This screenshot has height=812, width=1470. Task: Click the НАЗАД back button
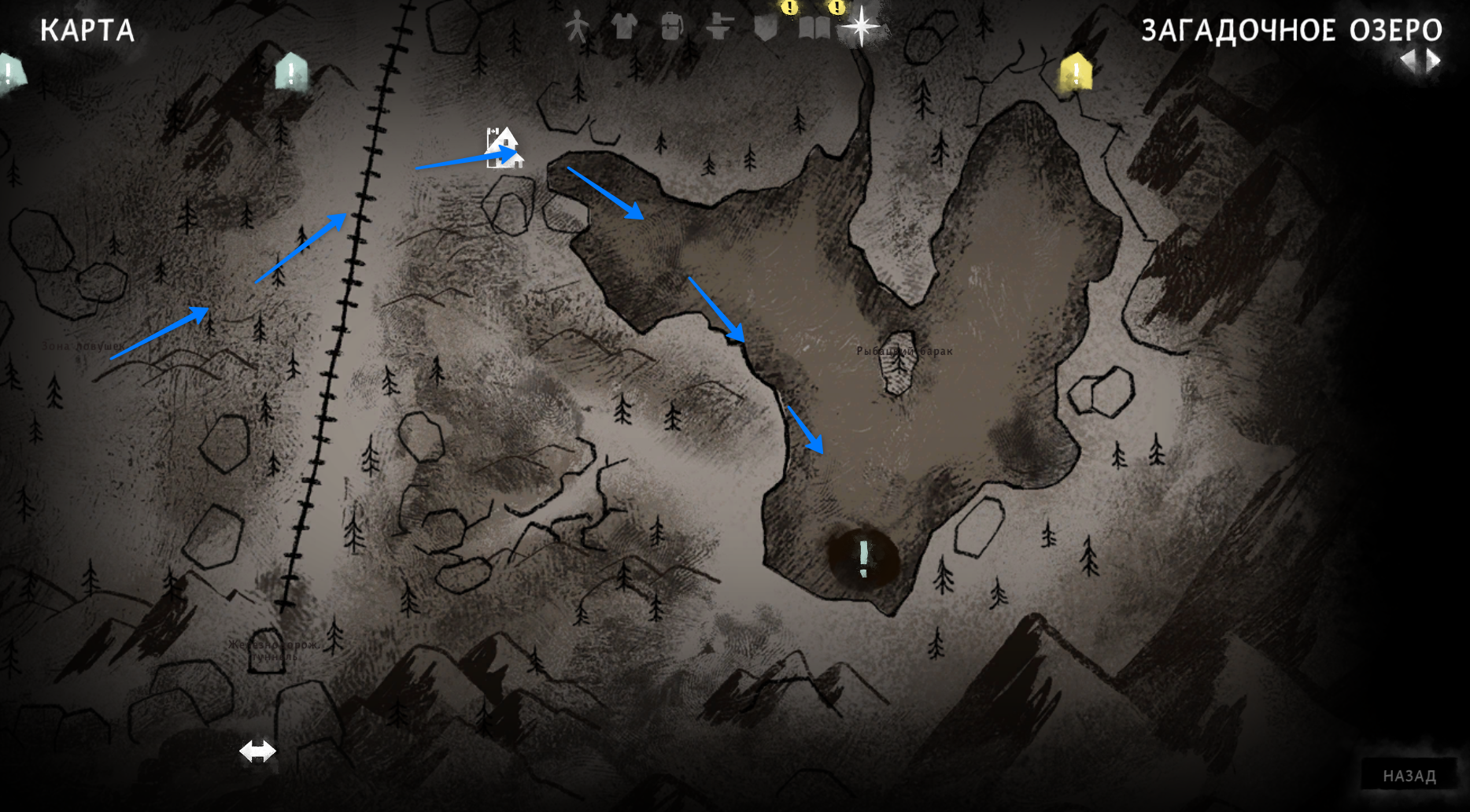tap(1409, 776)
